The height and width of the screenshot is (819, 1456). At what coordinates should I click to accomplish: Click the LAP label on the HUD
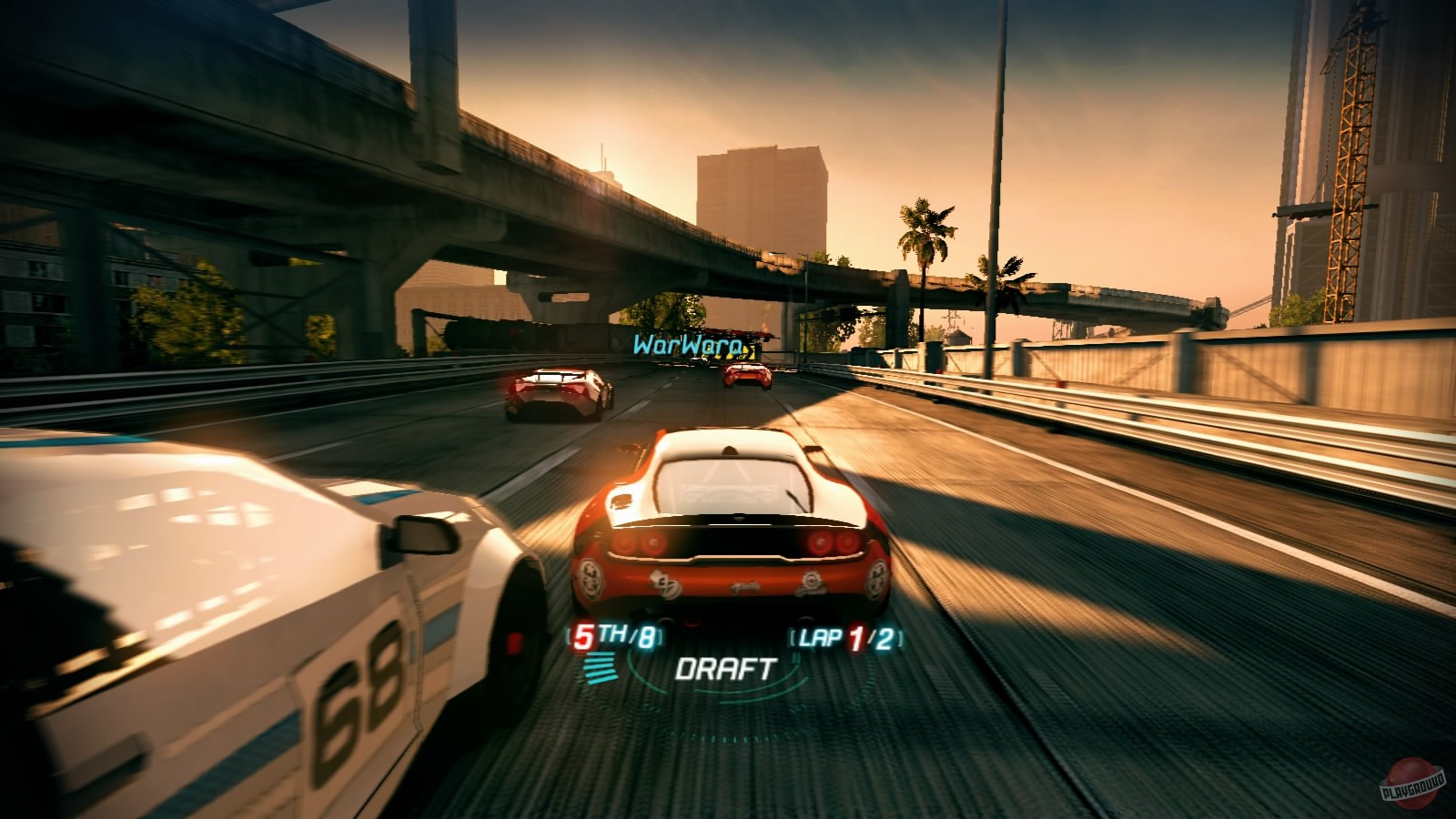pos(822,638)
